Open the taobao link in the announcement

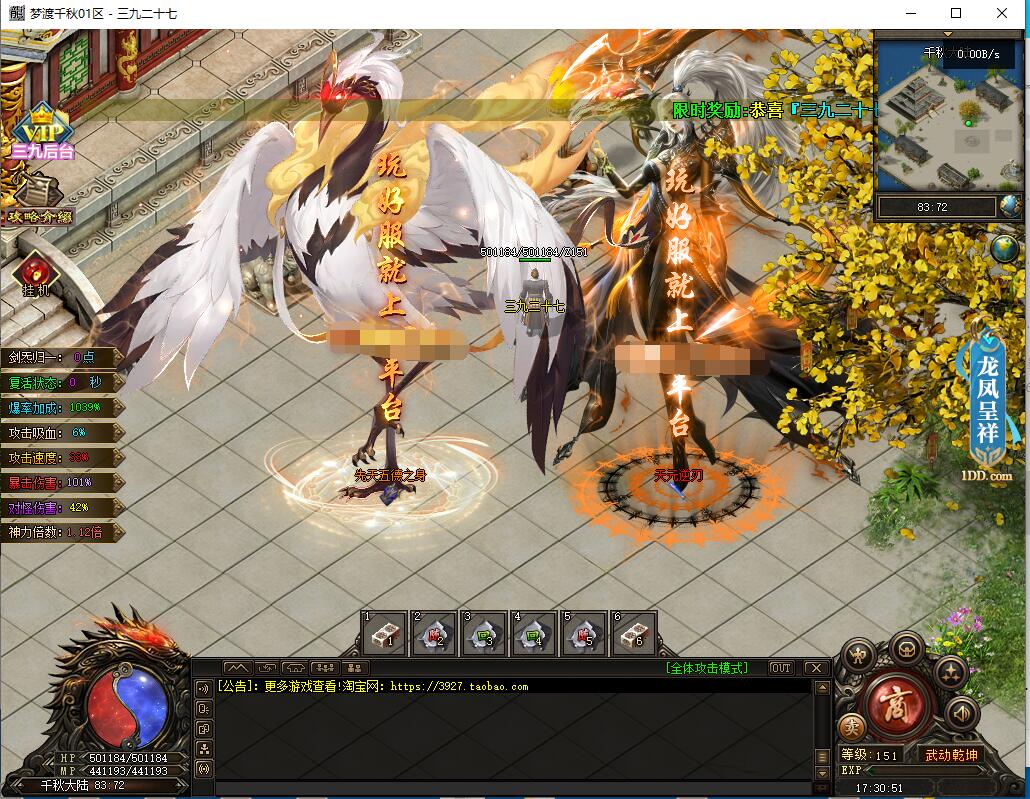(458, 687)
